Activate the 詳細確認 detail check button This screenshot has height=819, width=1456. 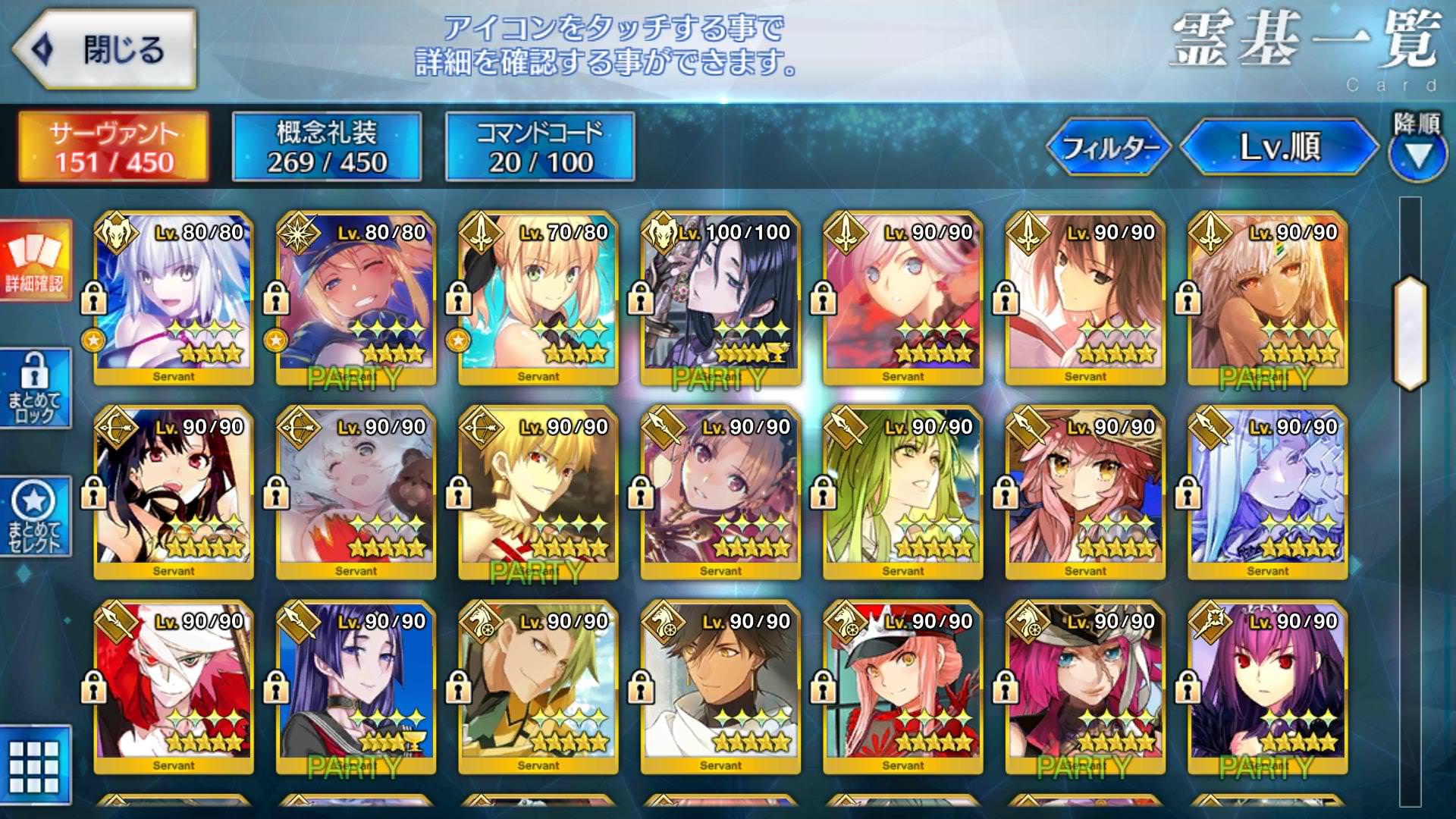coord(35,260)
